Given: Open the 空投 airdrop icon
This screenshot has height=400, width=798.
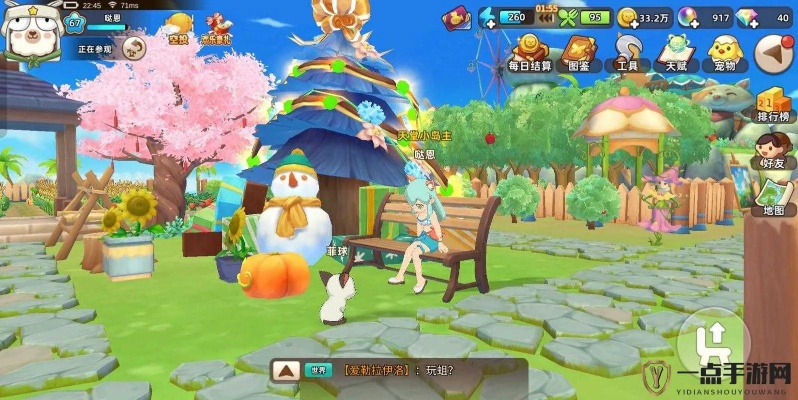Looking at the screenshot, I should point(178,28).
